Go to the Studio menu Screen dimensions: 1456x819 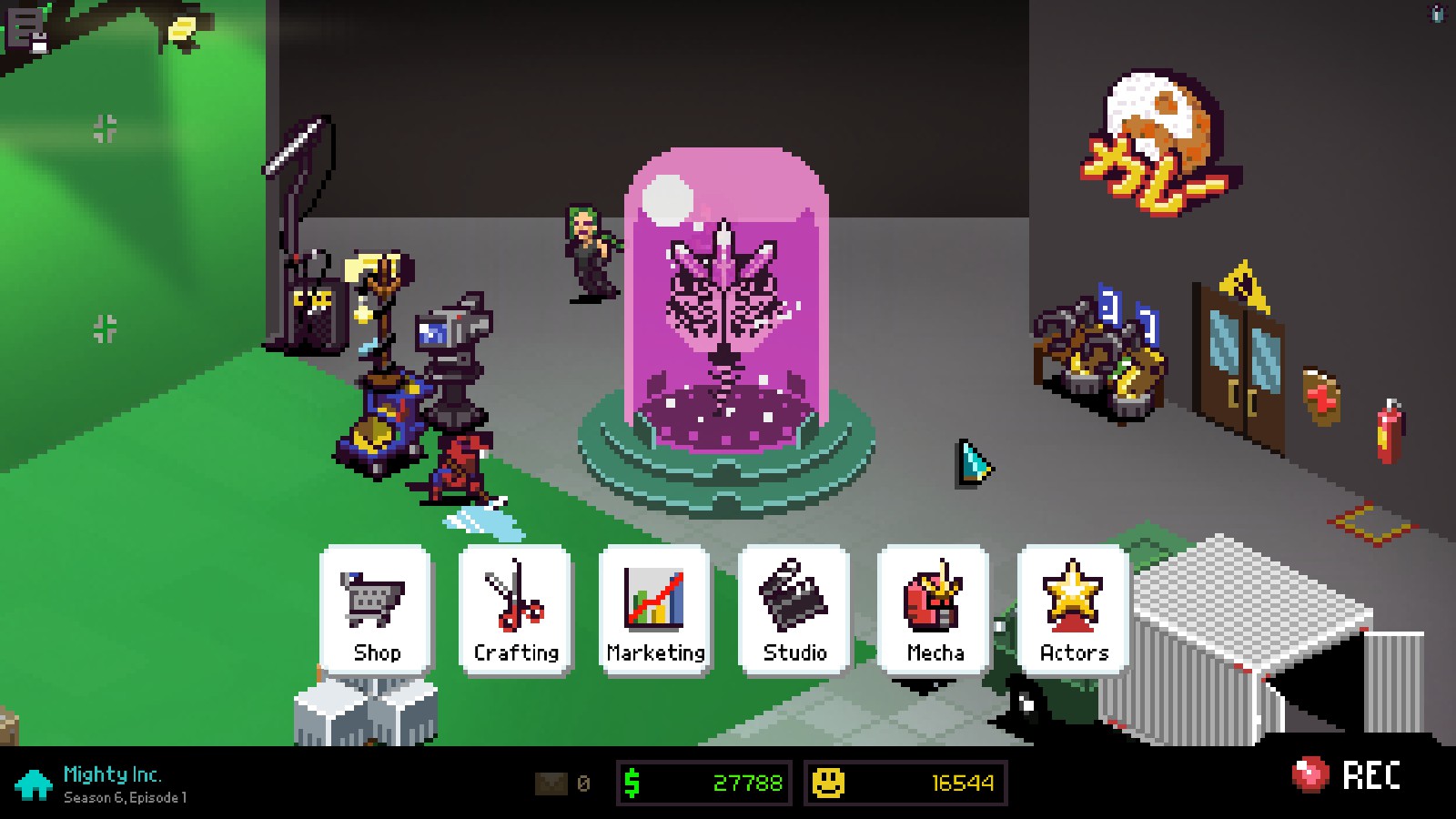[794, 611]
